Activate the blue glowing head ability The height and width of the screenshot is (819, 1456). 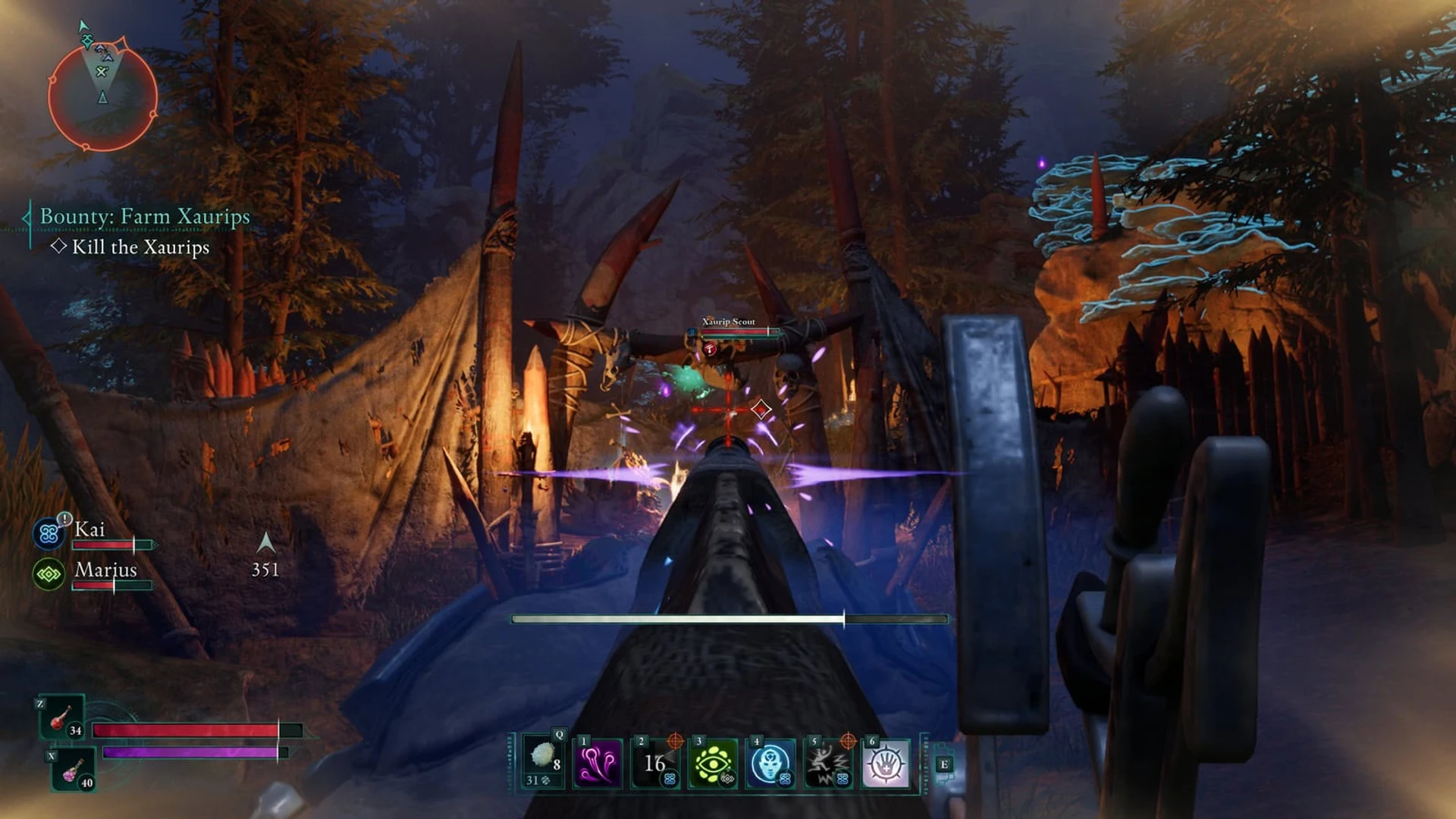[770, 763]
